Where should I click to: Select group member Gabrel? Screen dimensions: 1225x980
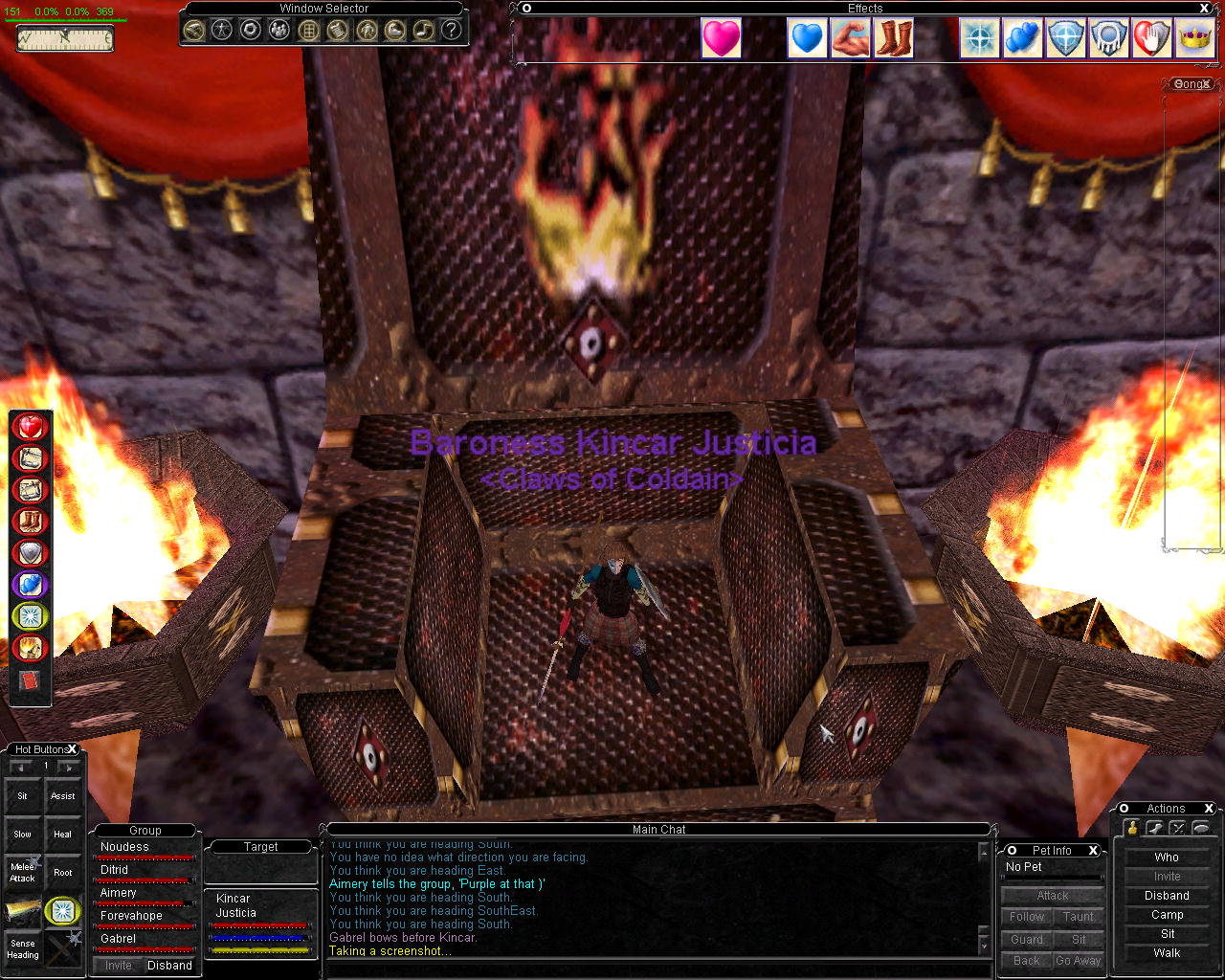tap(119, 939)
